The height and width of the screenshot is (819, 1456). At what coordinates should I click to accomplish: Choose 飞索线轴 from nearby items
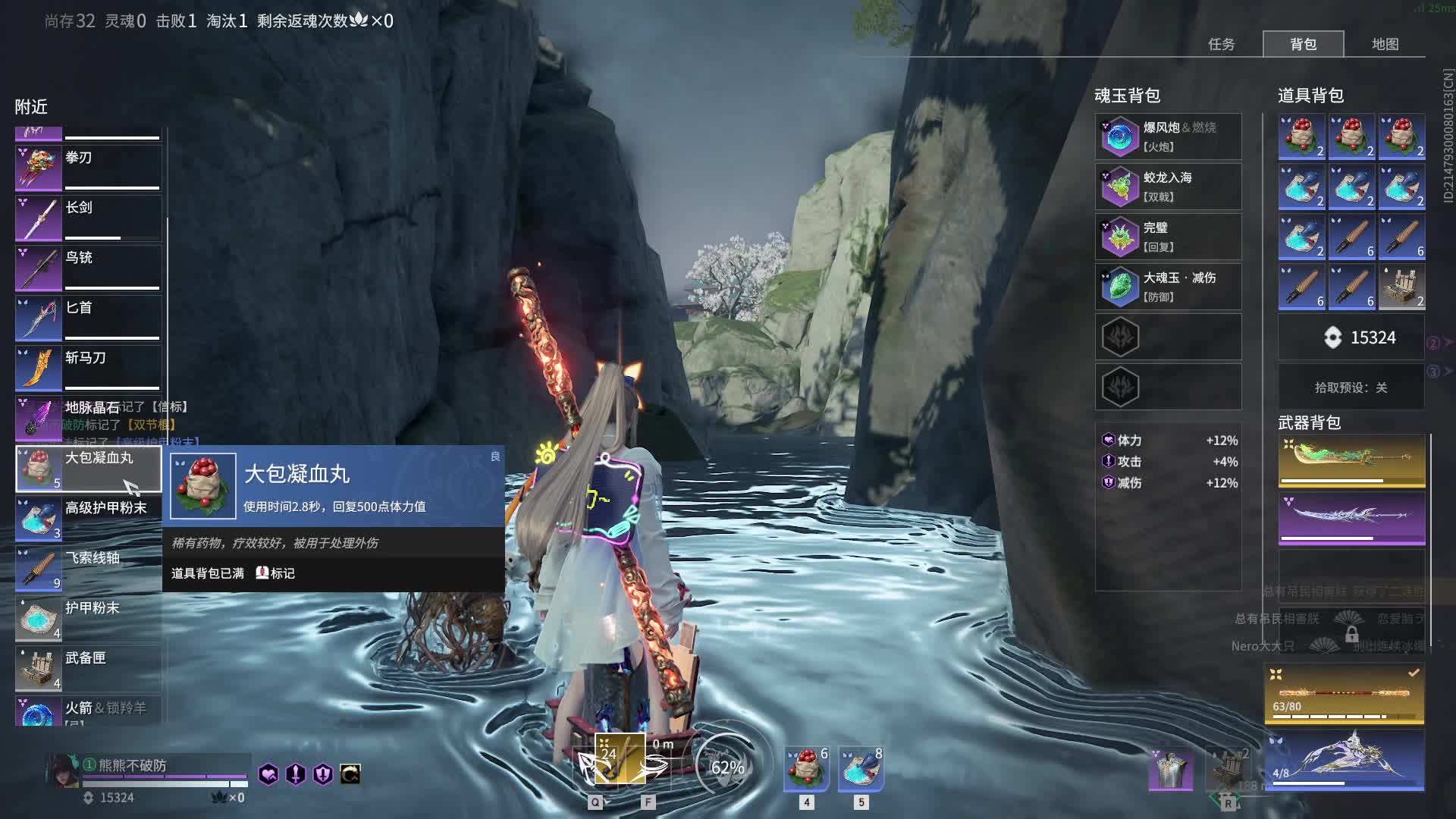tap(89, 568)
